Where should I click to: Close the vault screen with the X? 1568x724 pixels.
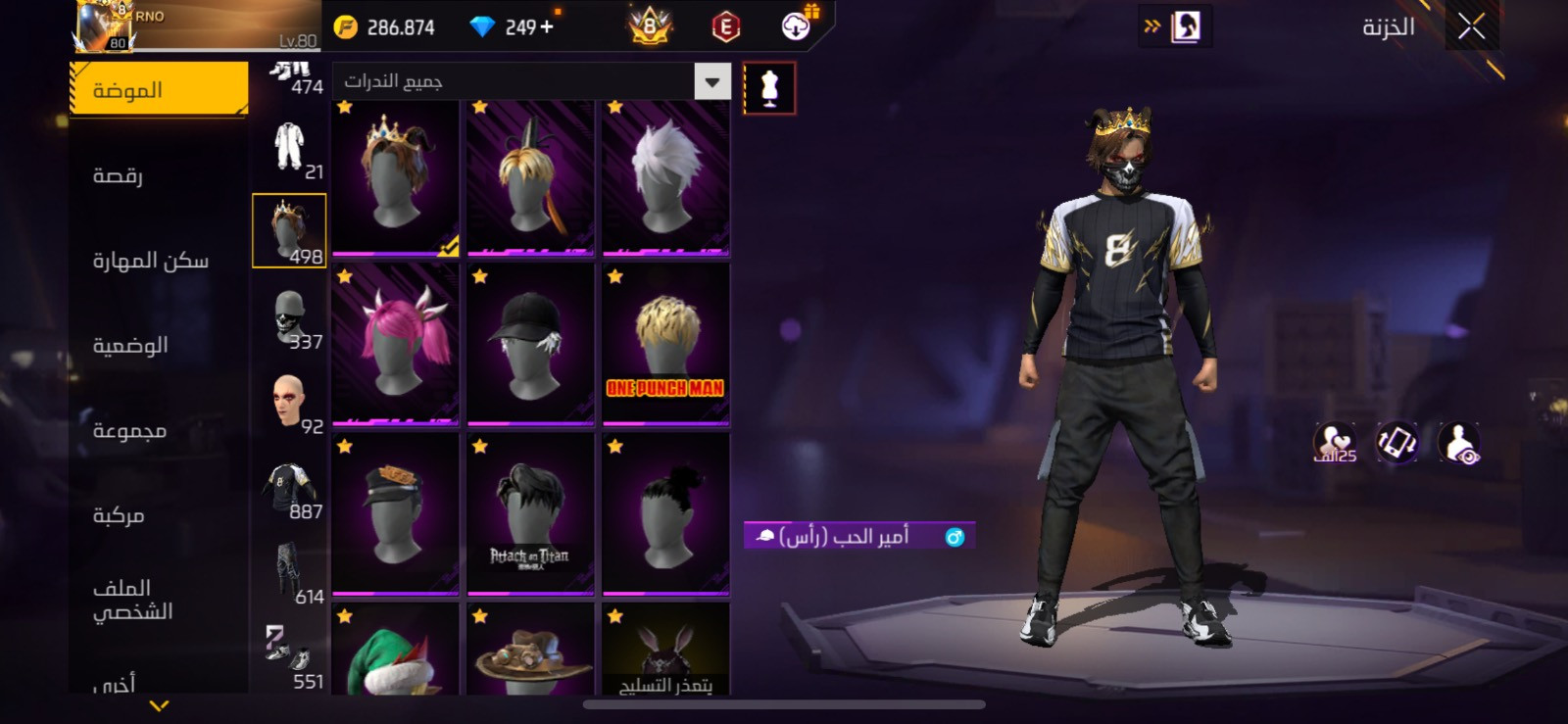[x=1471, y=26]
